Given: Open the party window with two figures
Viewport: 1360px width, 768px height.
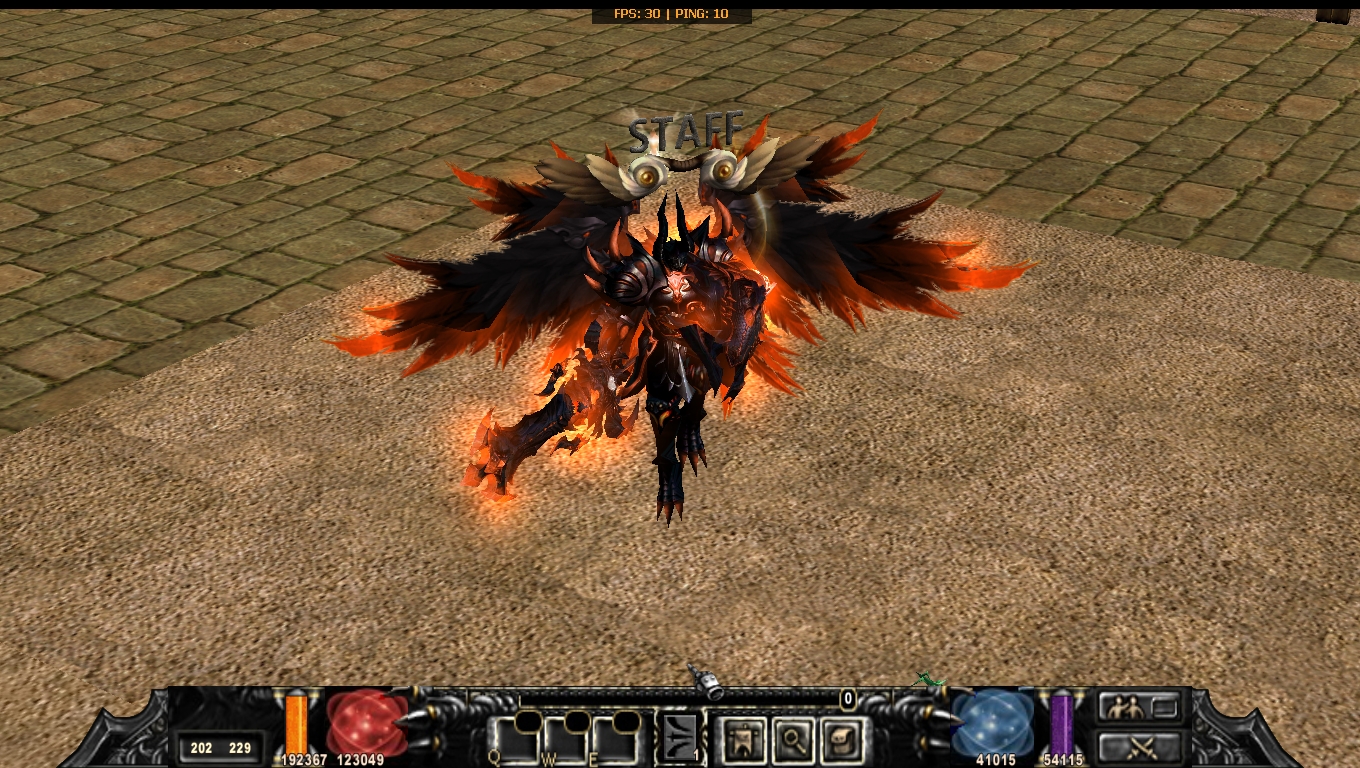Looking at the screenshot, I should tap(1140, 709).
